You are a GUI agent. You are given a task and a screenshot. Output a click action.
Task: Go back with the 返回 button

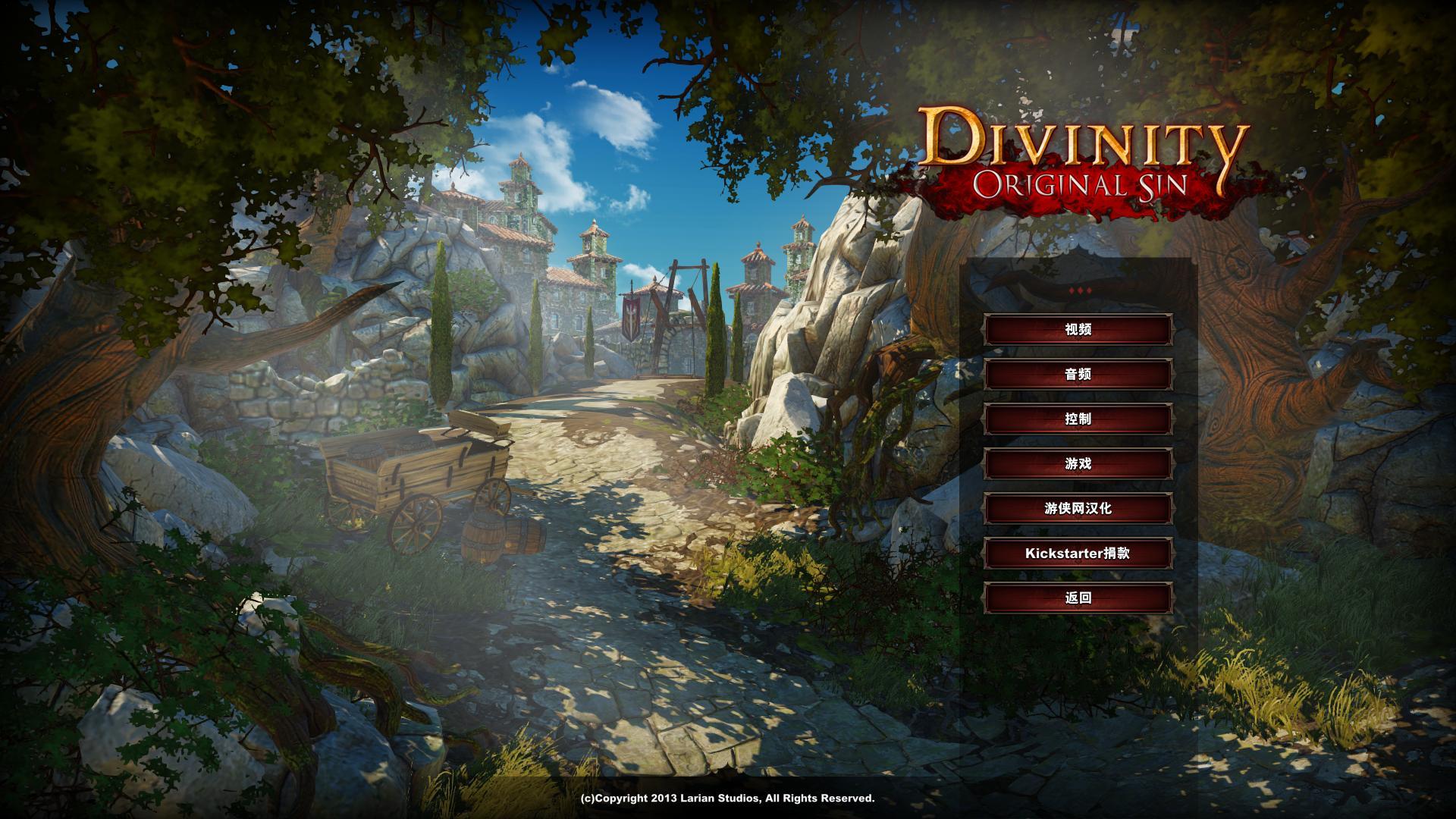pos(1078,598)
